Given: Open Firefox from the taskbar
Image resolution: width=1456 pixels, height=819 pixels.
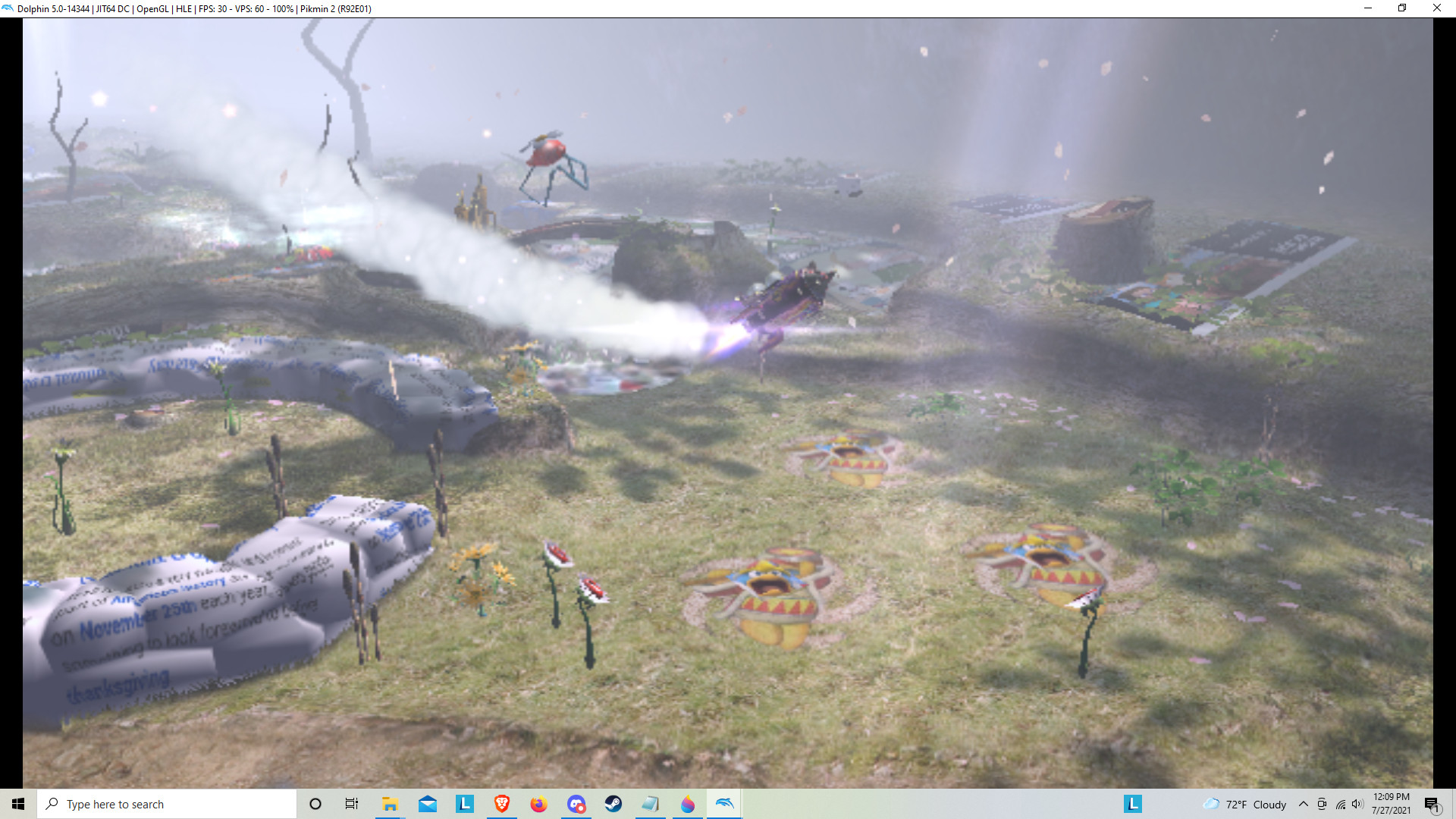Looking at the screenshot, I should [x=539, y=804].
